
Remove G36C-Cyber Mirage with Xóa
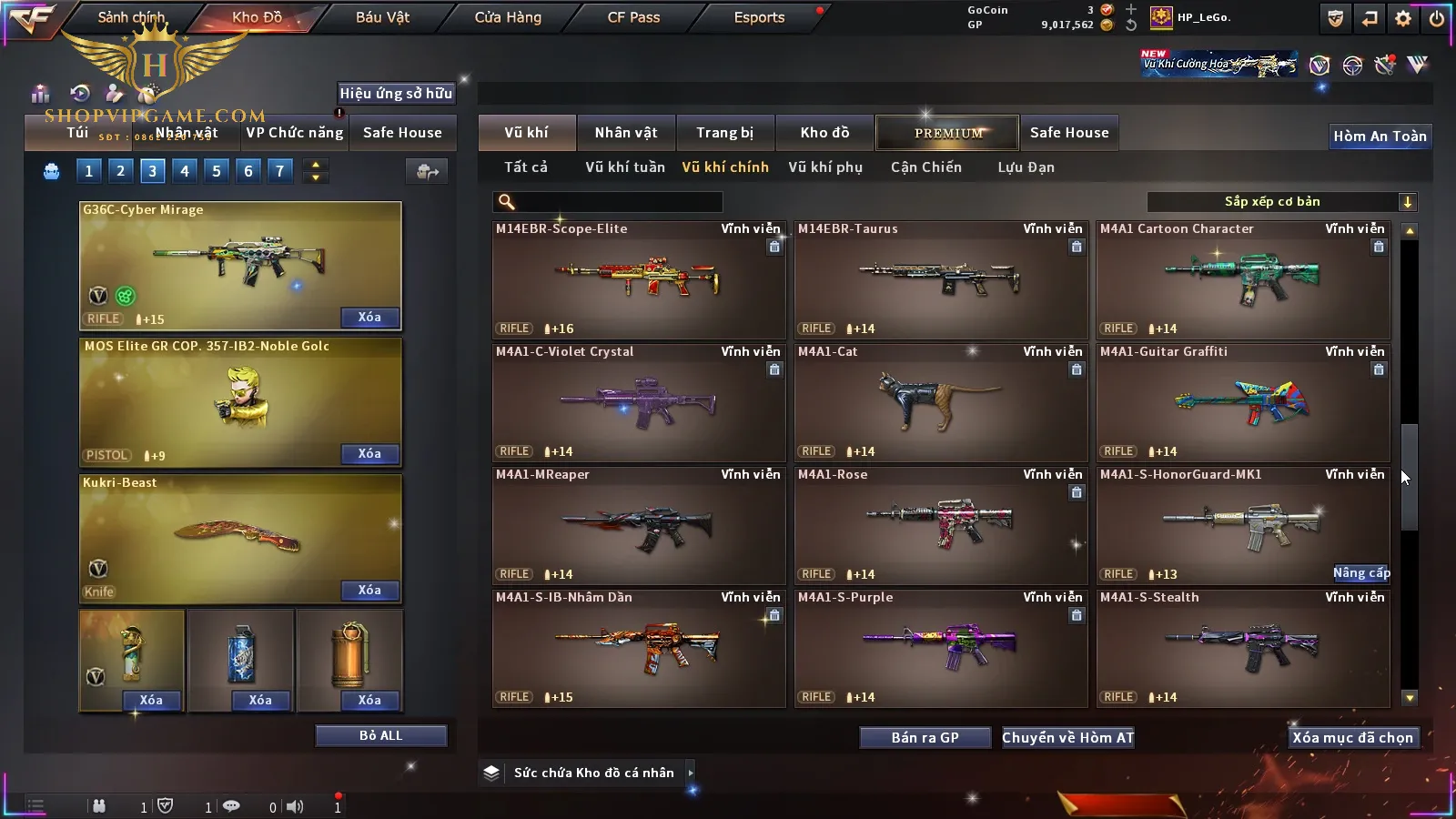369,317
